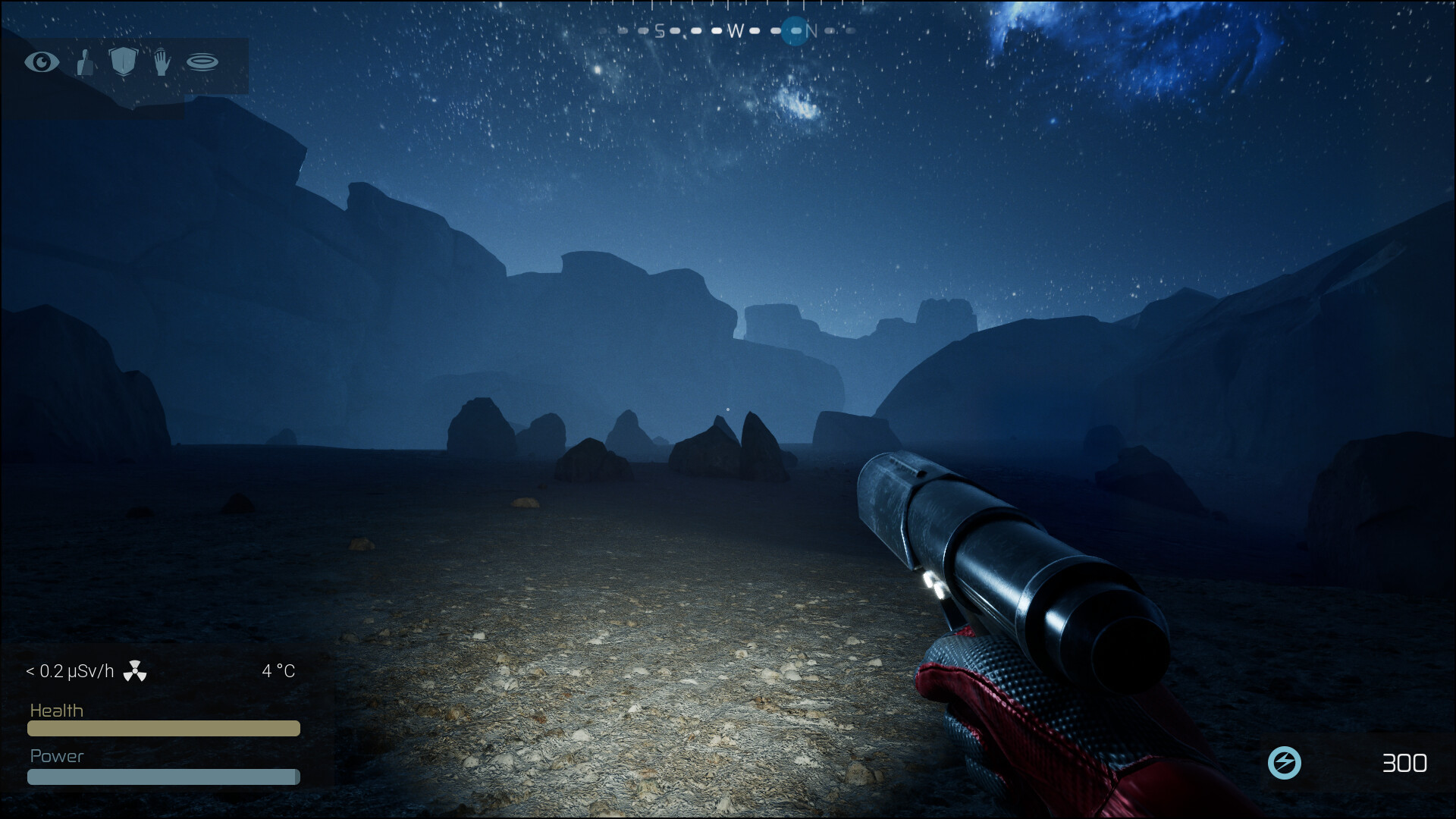Viewport: 1456px width, 819px height.
Task: Click the ring-shaped status icon
Action: click(x=202, y=62)
